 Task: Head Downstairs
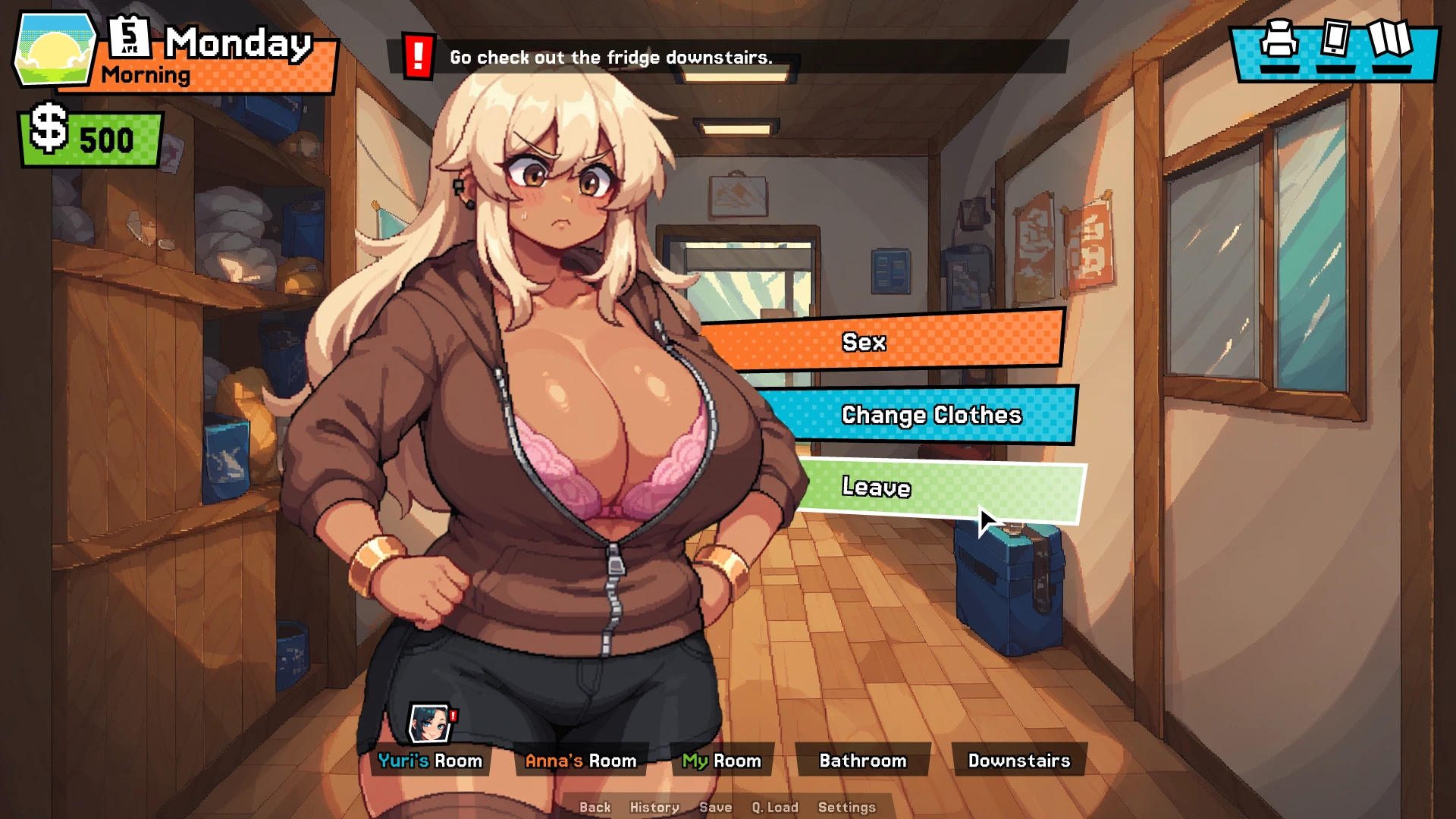[x=1018, y=761]
